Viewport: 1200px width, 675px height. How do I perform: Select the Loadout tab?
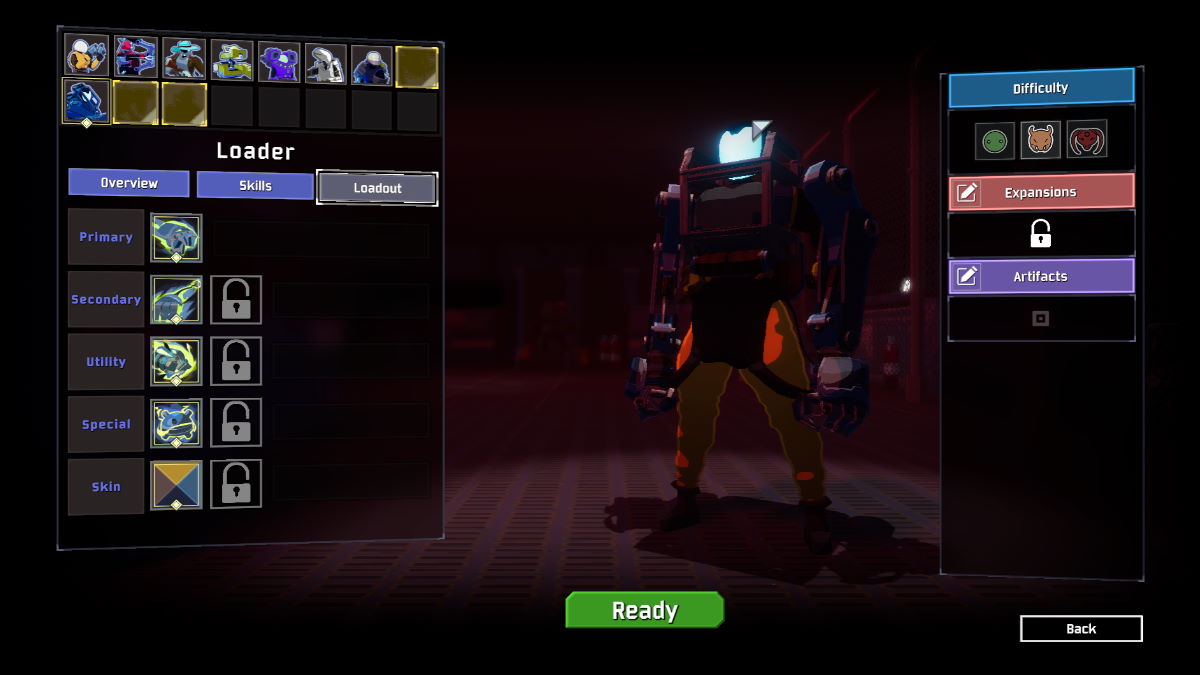tap(377, 187)
